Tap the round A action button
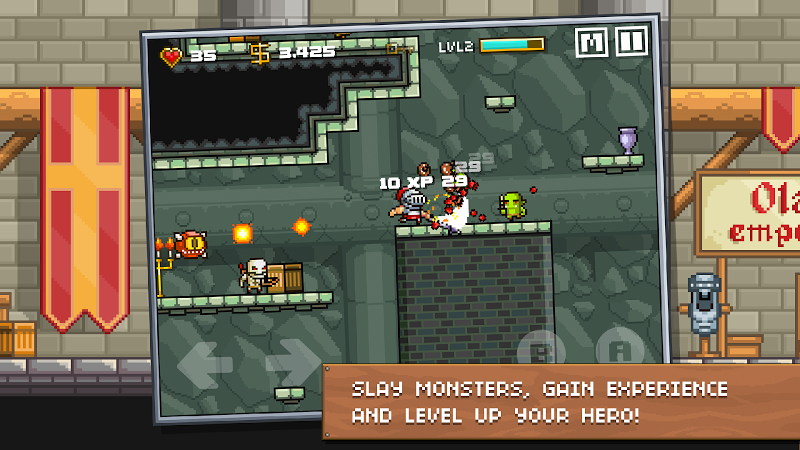Screen dimensions: 800x450 click(x=620, y=350)
